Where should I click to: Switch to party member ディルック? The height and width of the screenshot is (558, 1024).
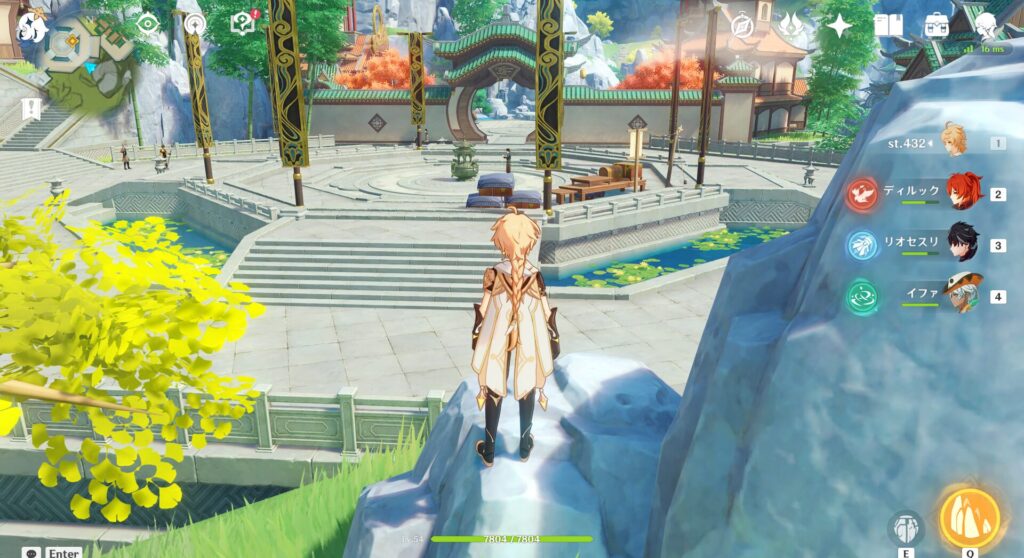pos(963,193)
